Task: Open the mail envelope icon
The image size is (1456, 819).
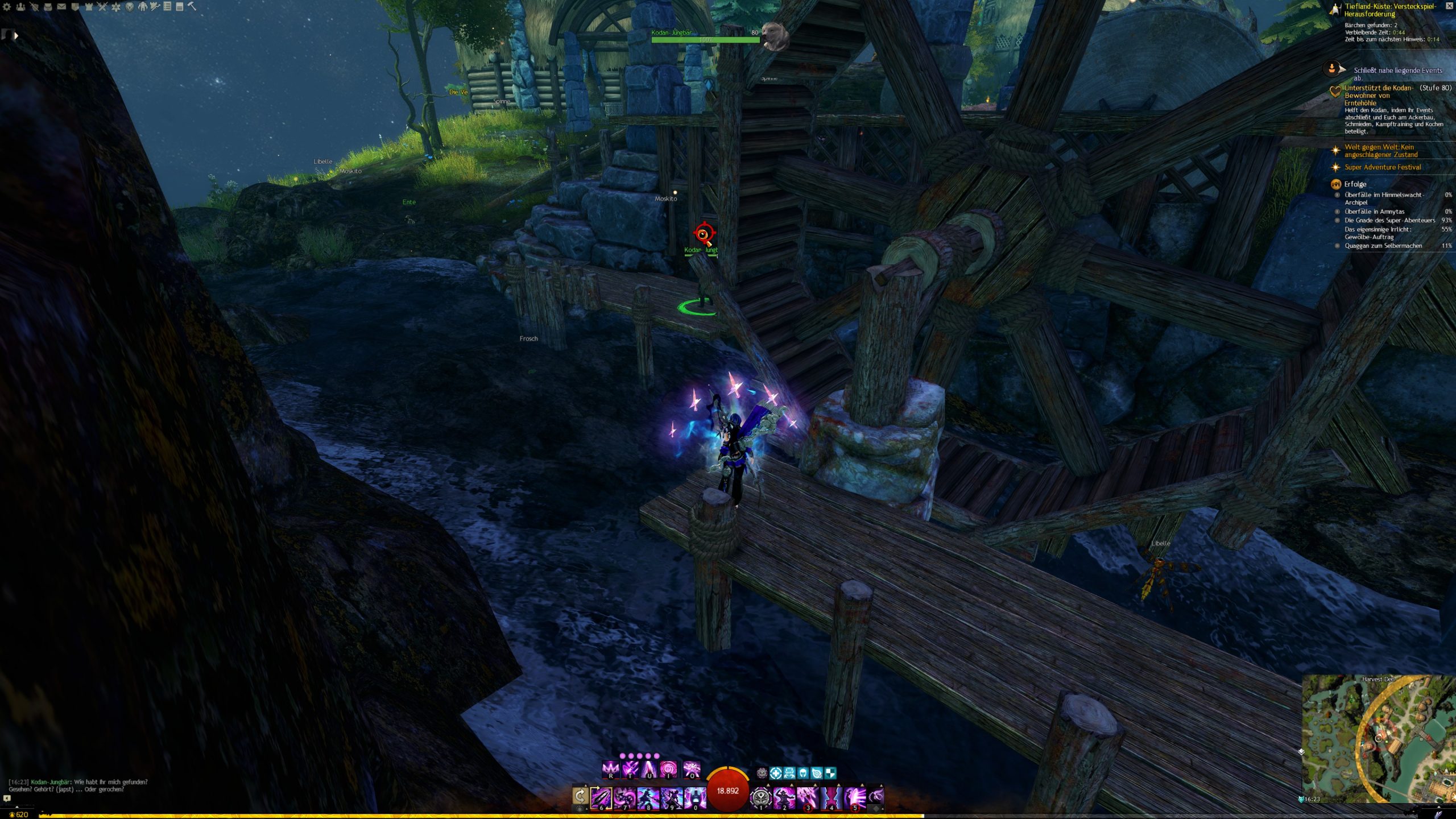Action: 61,7
